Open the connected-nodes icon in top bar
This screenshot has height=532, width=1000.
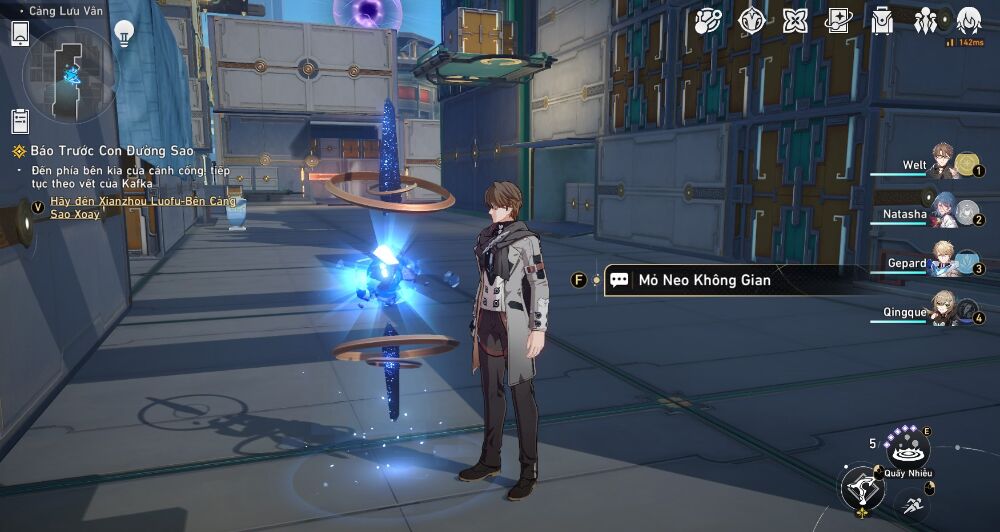[709, 21]
